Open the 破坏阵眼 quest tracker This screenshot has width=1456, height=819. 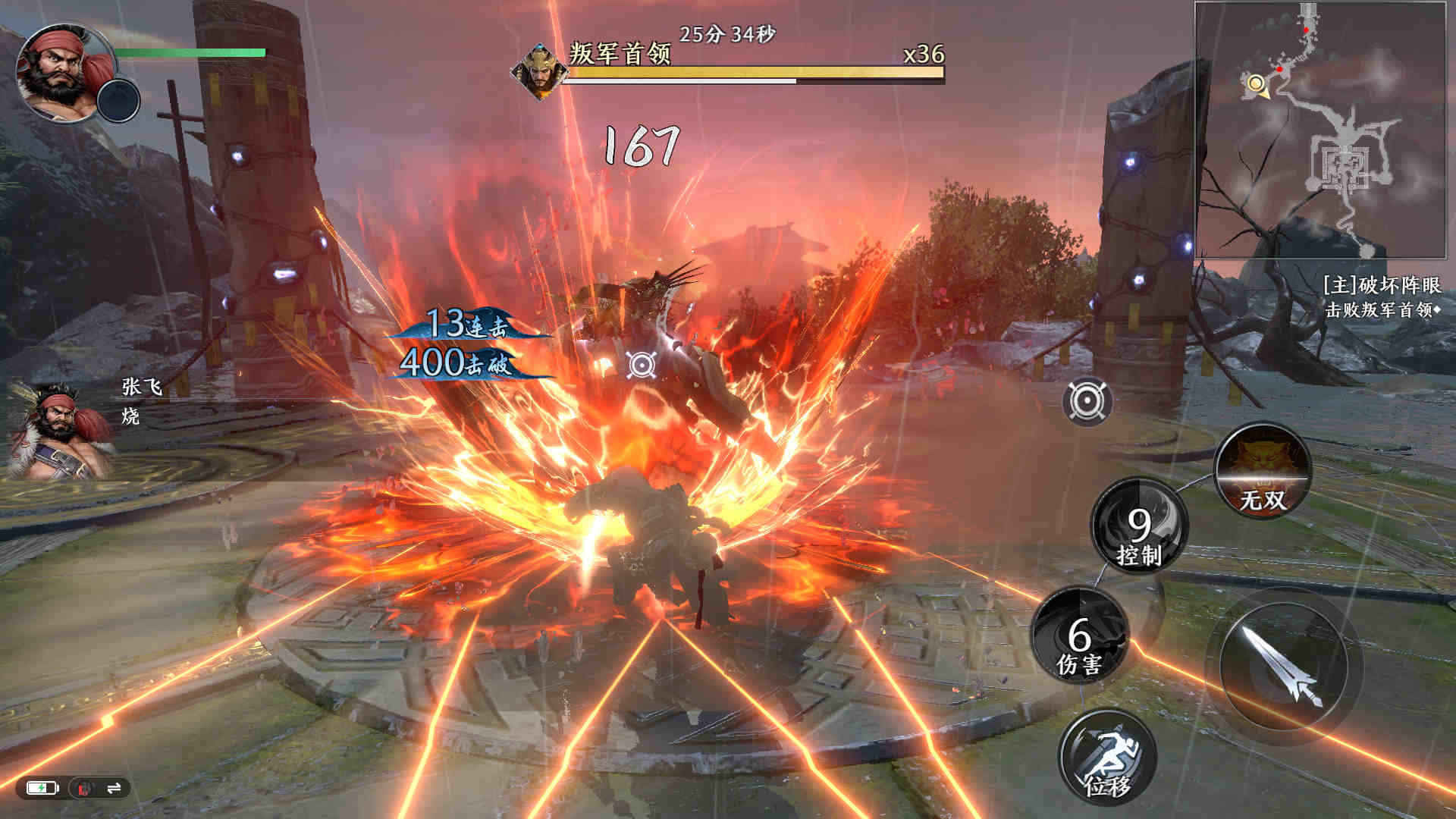click(1381, 286)
